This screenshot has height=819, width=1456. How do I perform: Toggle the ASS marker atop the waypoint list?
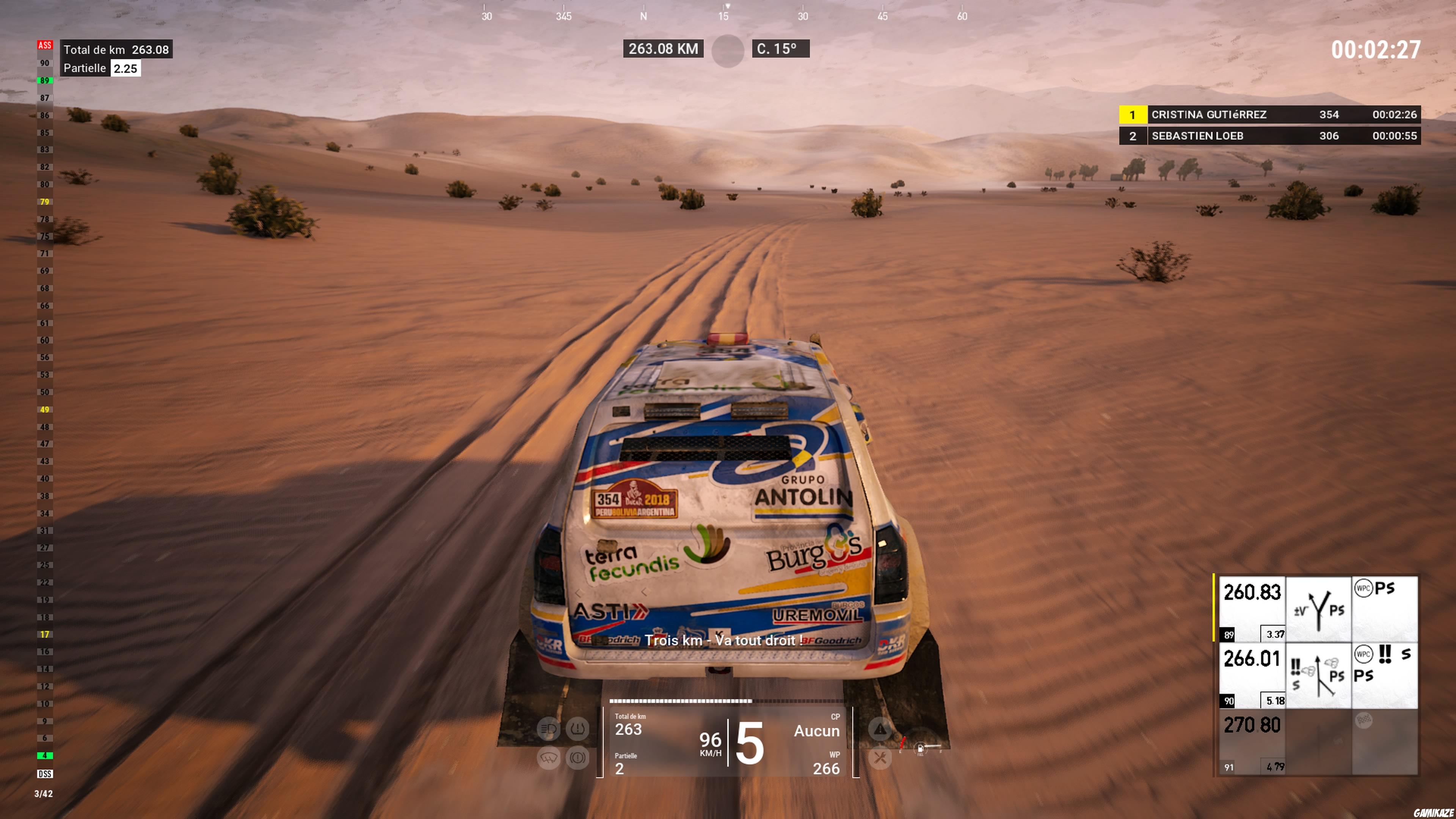45,45
